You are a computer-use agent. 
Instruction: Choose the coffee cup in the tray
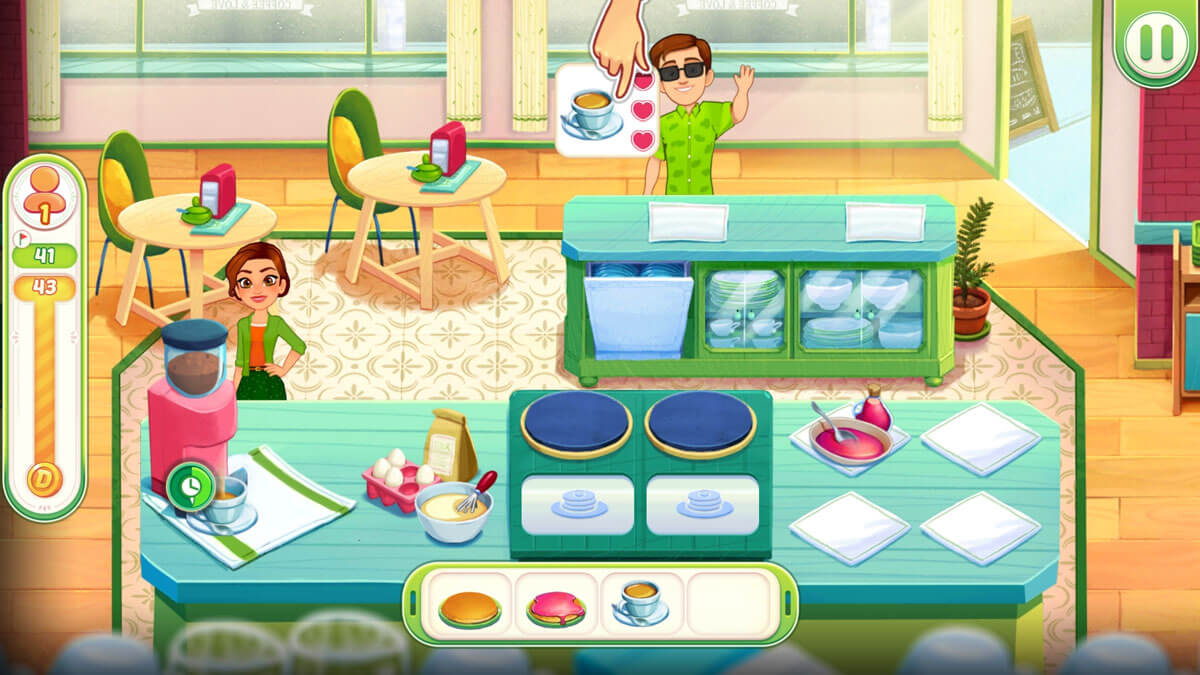click(641, 604)
